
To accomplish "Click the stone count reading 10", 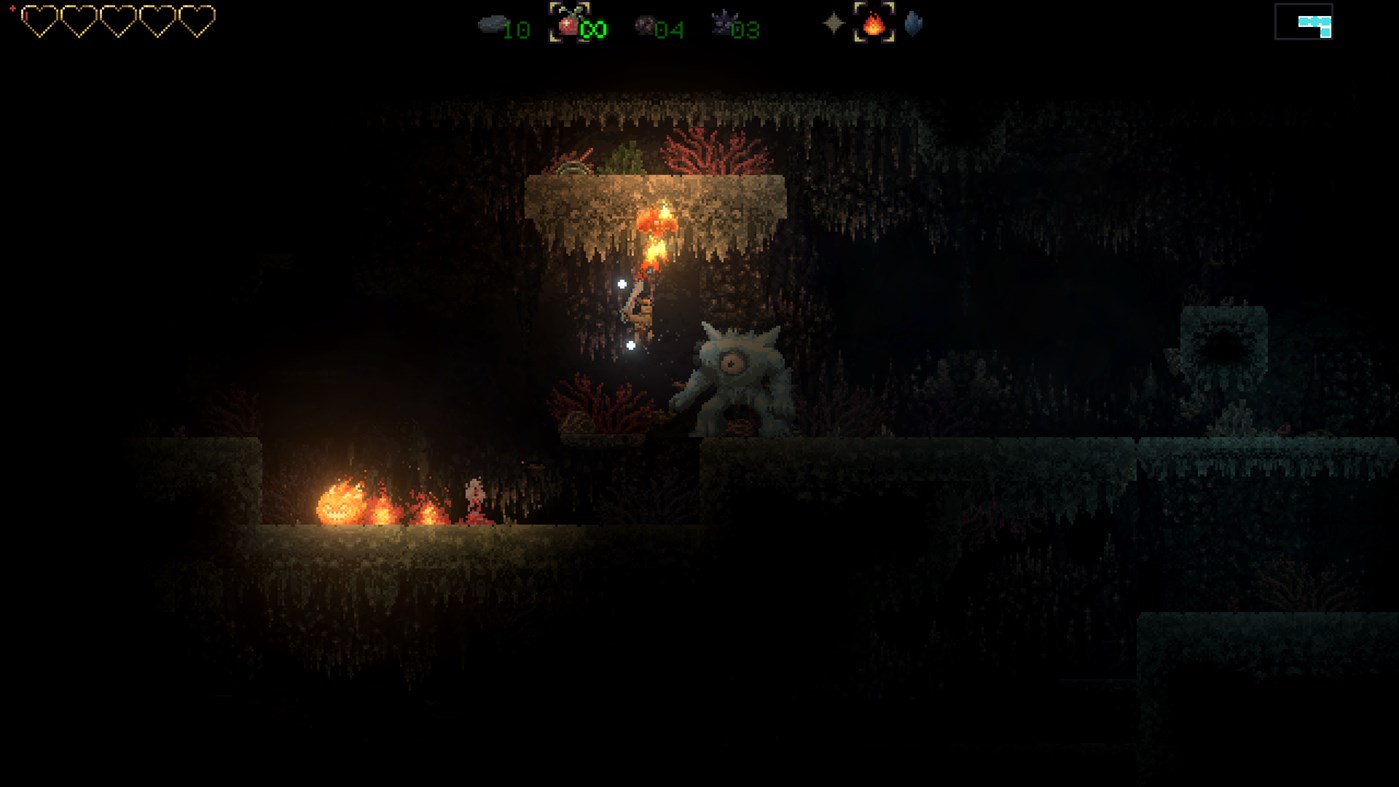I will [x=517, y=29].
